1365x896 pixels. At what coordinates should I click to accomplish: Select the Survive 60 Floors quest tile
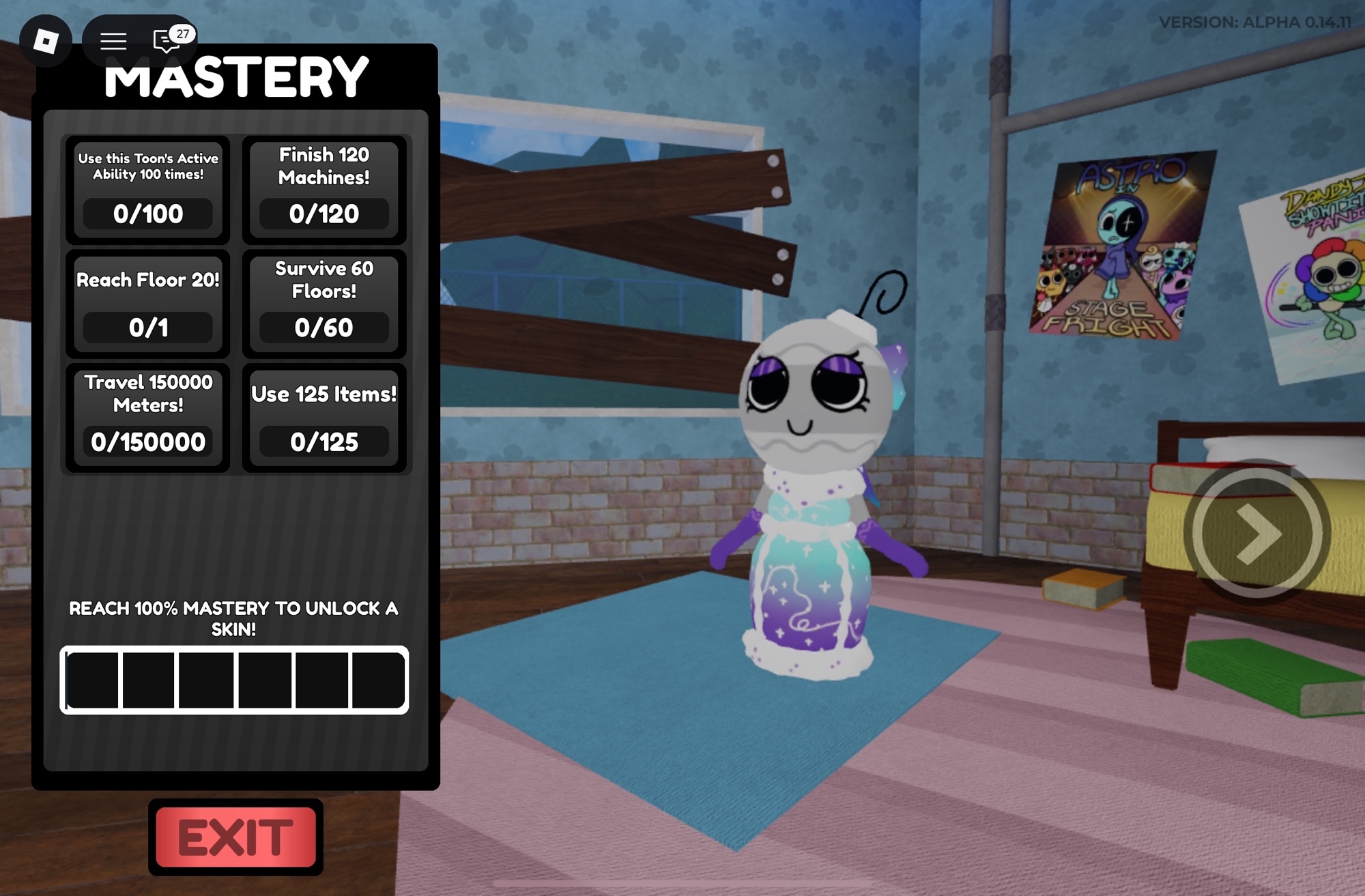pyautogui.click(x=324, y=304)
